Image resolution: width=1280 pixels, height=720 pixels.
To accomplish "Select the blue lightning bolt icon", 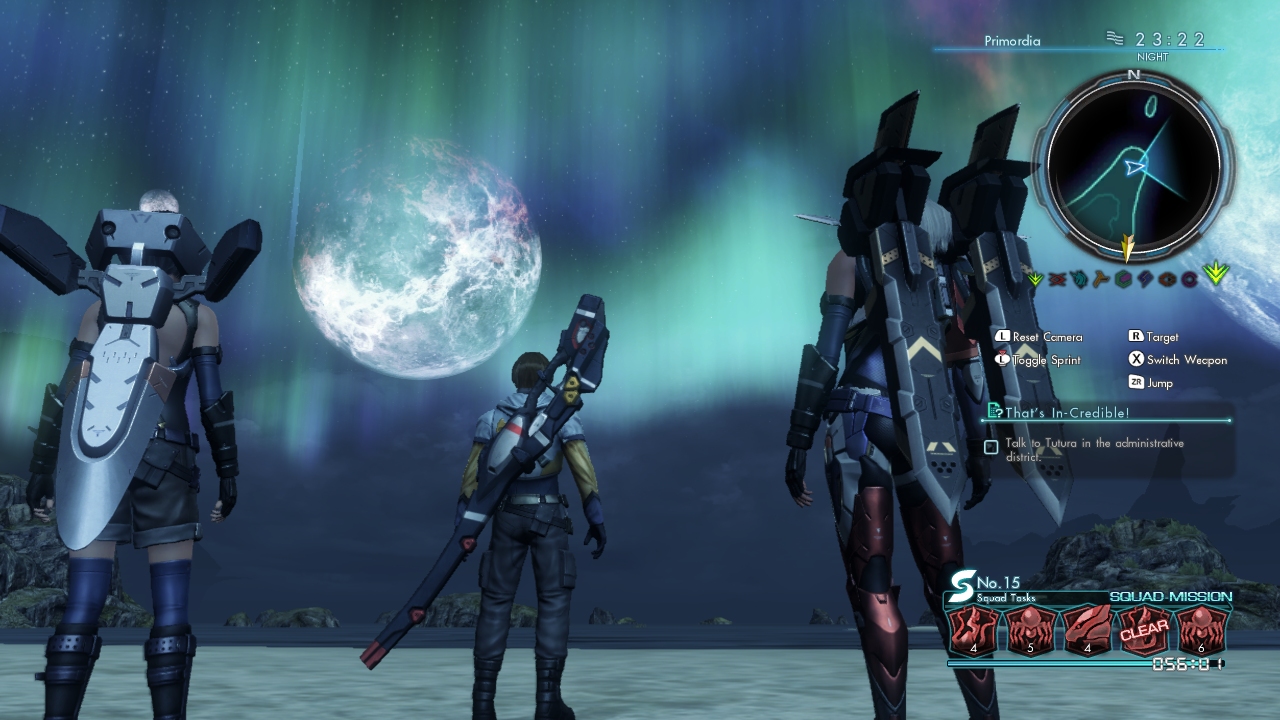I will coord(1145,279).
